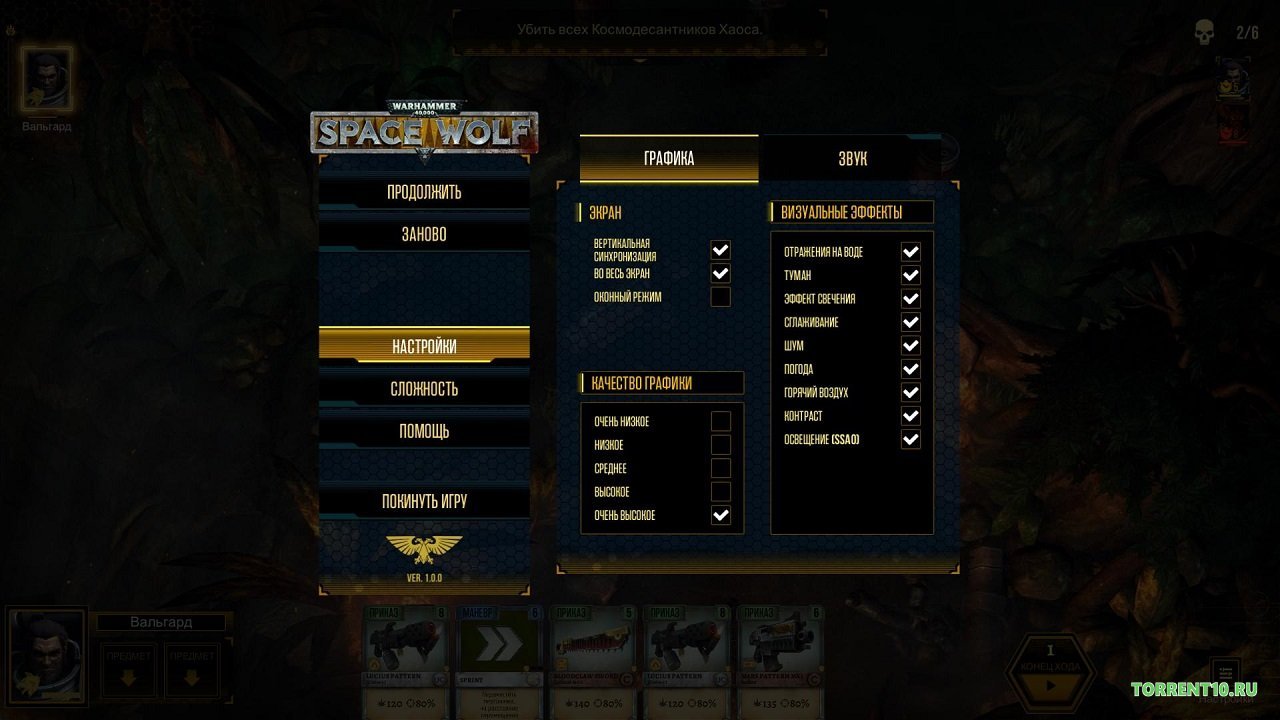Disable vertical synchronization
Screen dimensions: 1280x720
pos(720,249)
